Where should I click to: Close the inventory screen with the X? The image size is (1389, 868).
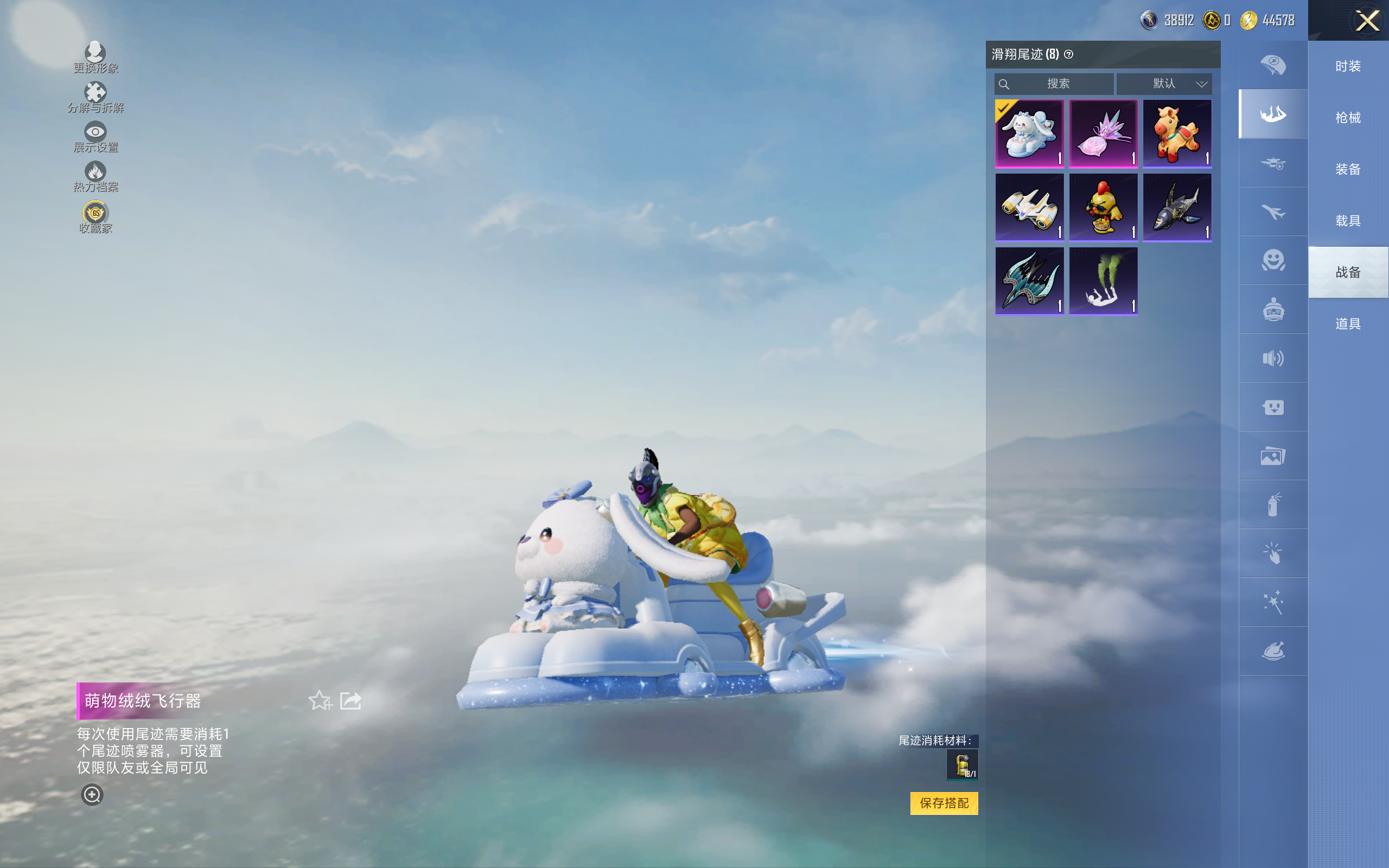[x=1367, y=21]
